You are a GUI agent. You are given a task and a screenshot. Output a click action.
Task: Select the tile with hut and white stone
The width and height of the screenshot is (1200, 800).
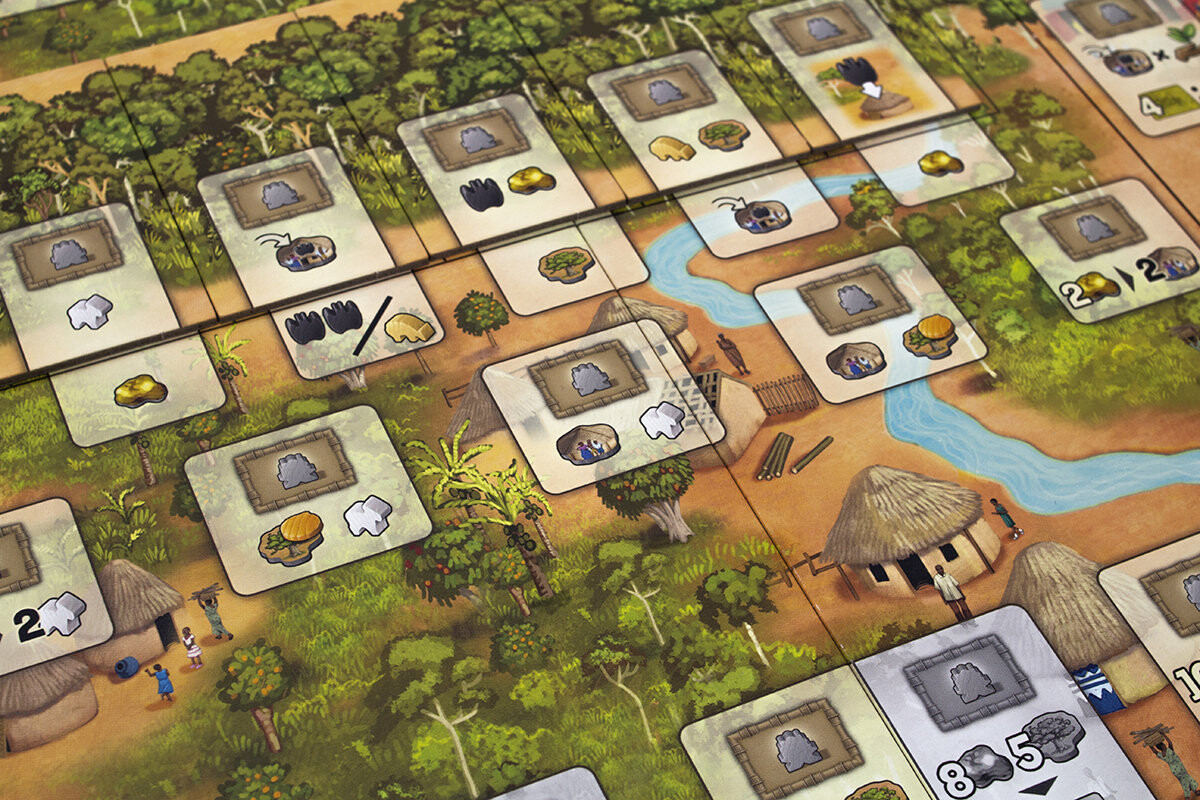tap(604, 404)
